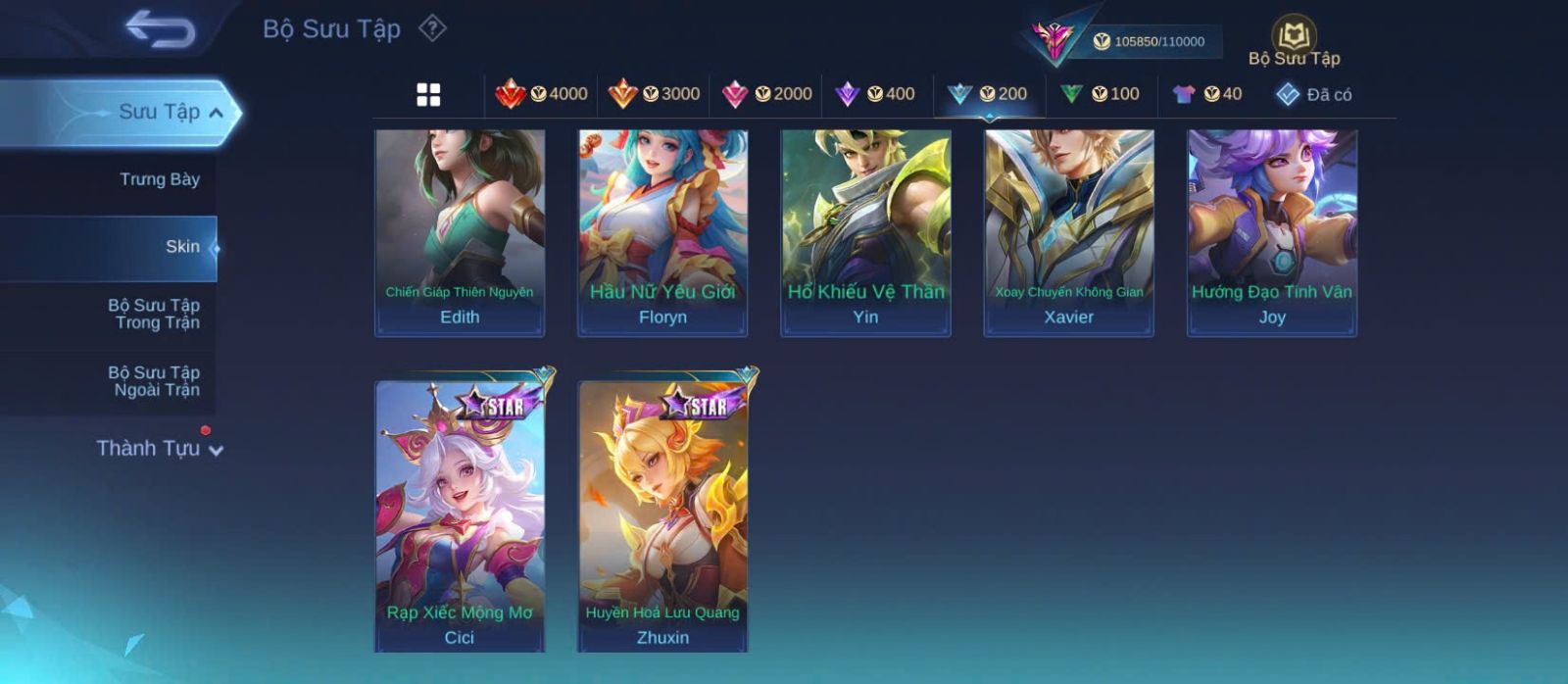Select the Skin menu entry
The width and height of the screenshot is (1568, 684).
[x=182, y=247]
